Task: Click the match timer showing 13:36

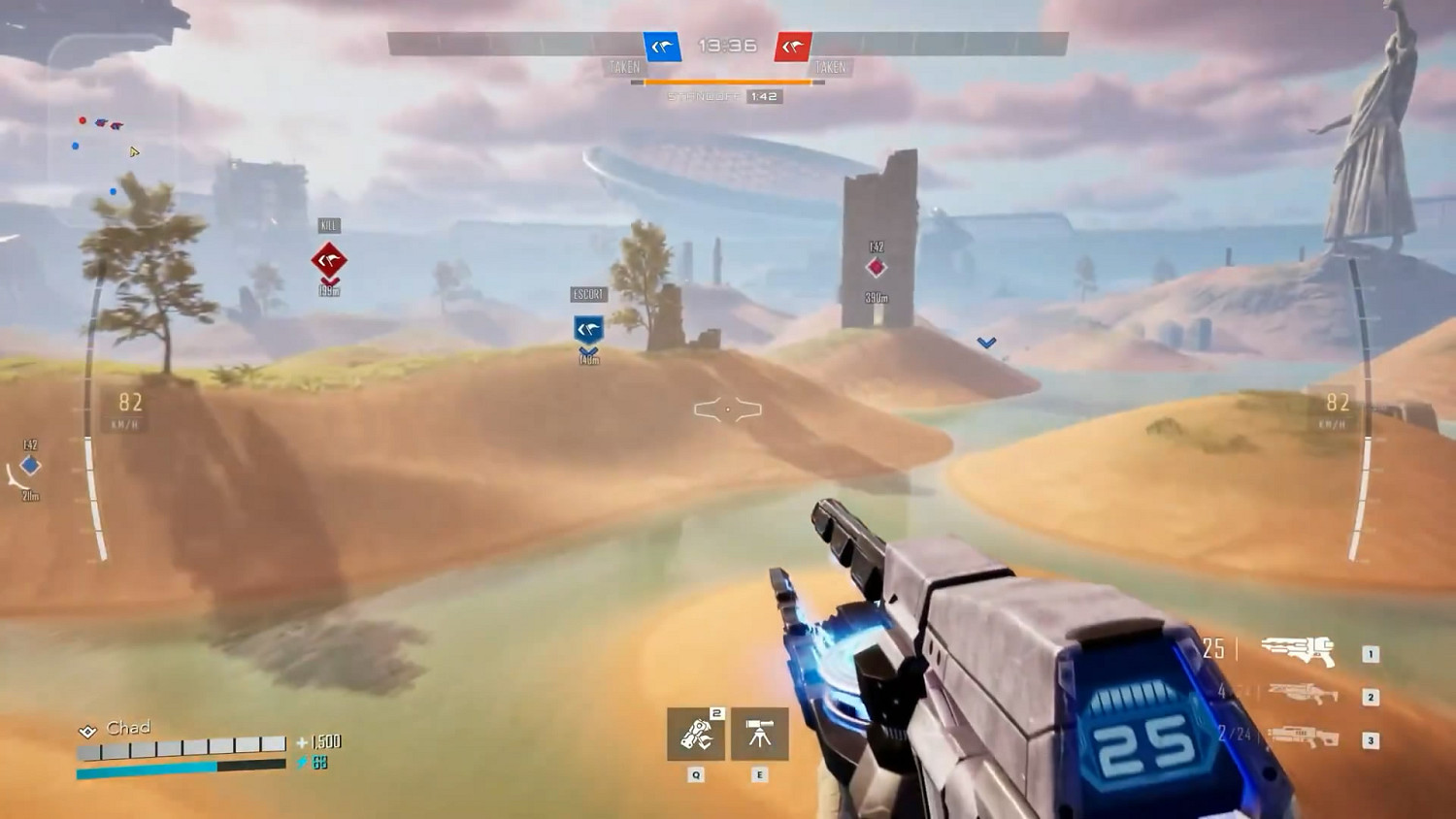Action: click(x=729, y=46)
